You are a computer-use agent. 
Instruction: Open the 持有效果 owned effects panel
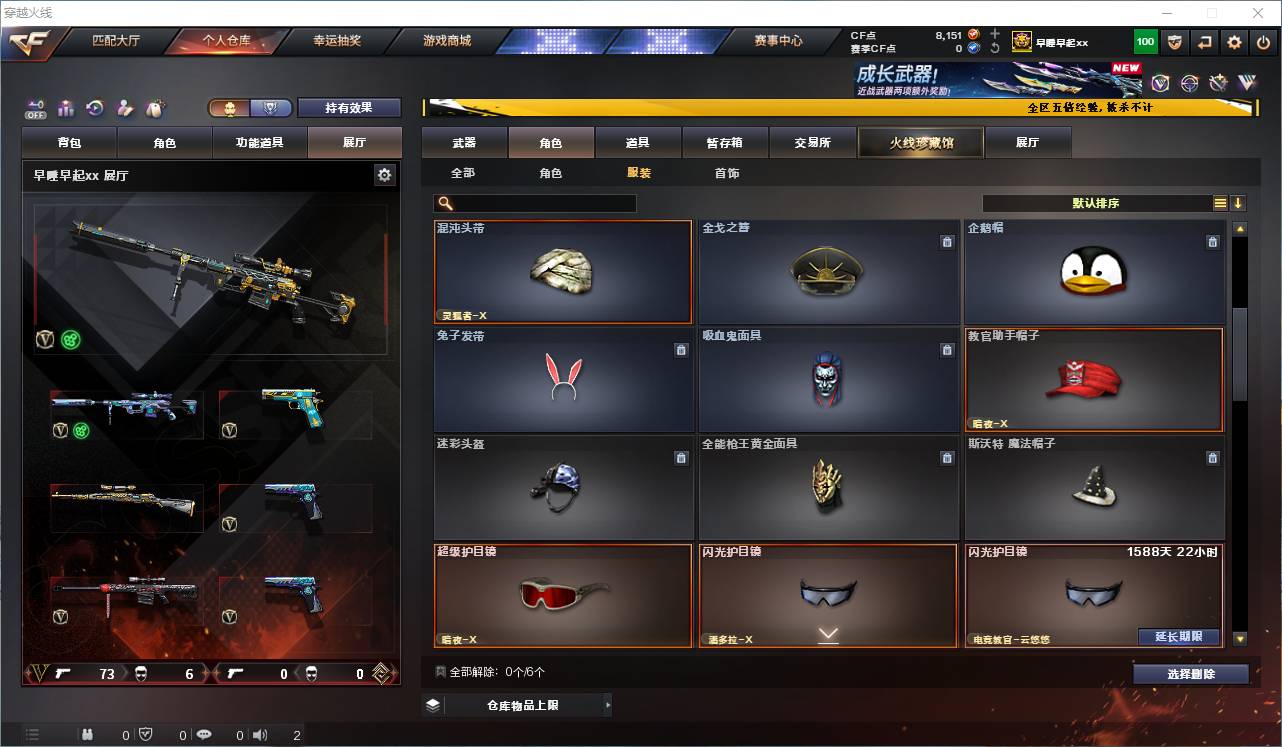click(x=348, y=108)
